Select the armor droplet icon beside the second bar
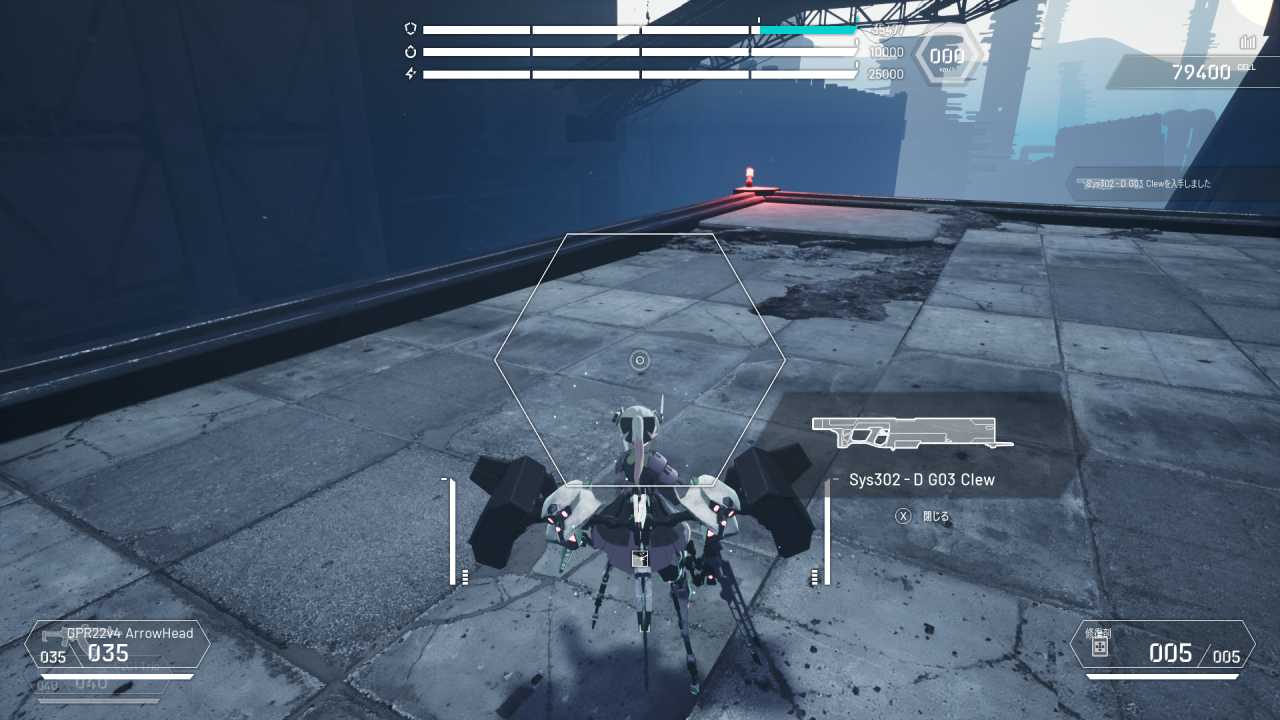 tap(408, 50)
